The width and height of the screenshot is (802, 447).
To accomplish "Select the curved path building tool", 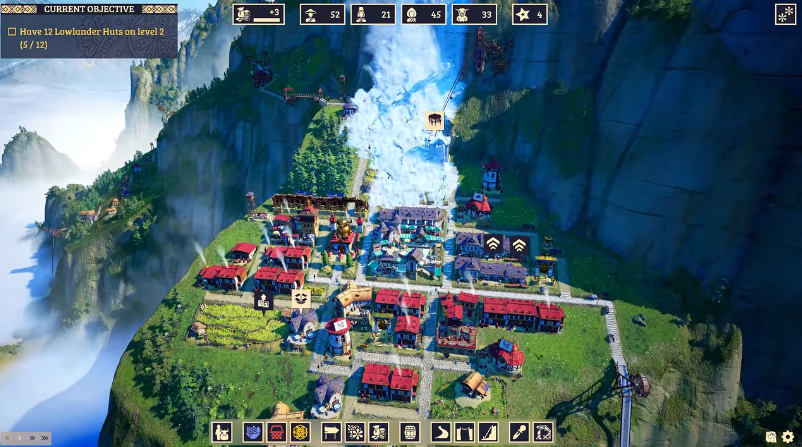I will click(440, 433).
